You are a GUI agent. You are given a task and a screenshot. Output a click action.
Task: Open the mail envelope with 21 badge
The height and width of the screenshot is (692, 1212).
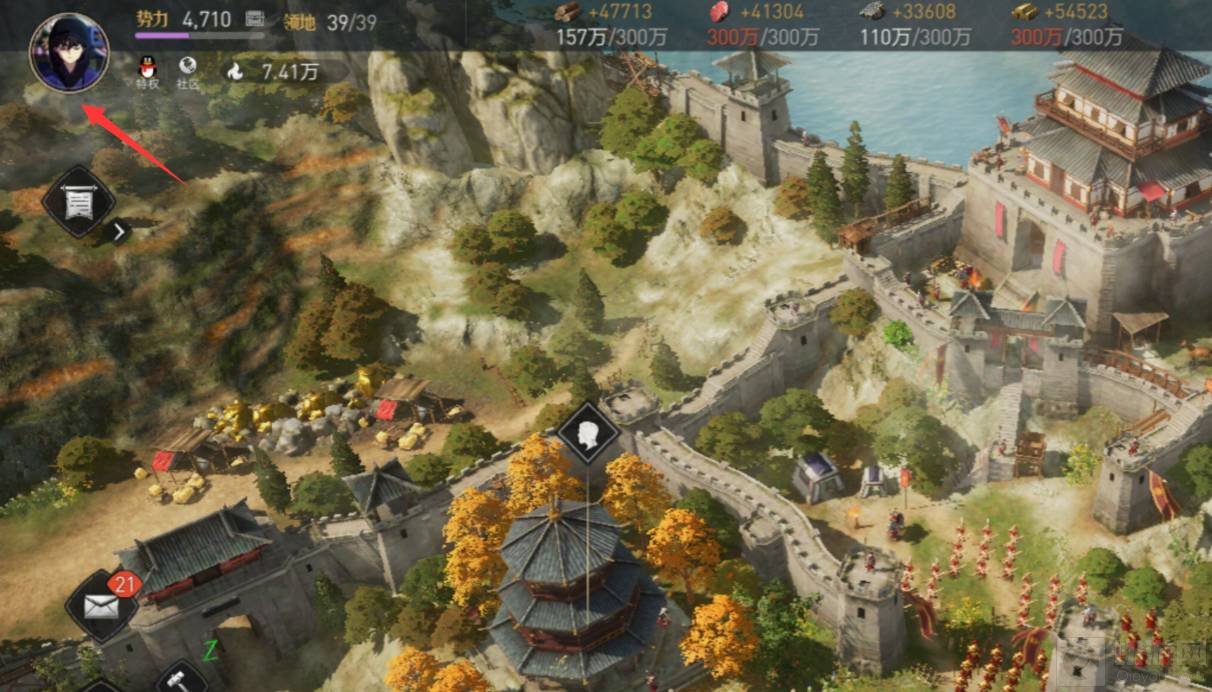(x=101, y=606)
